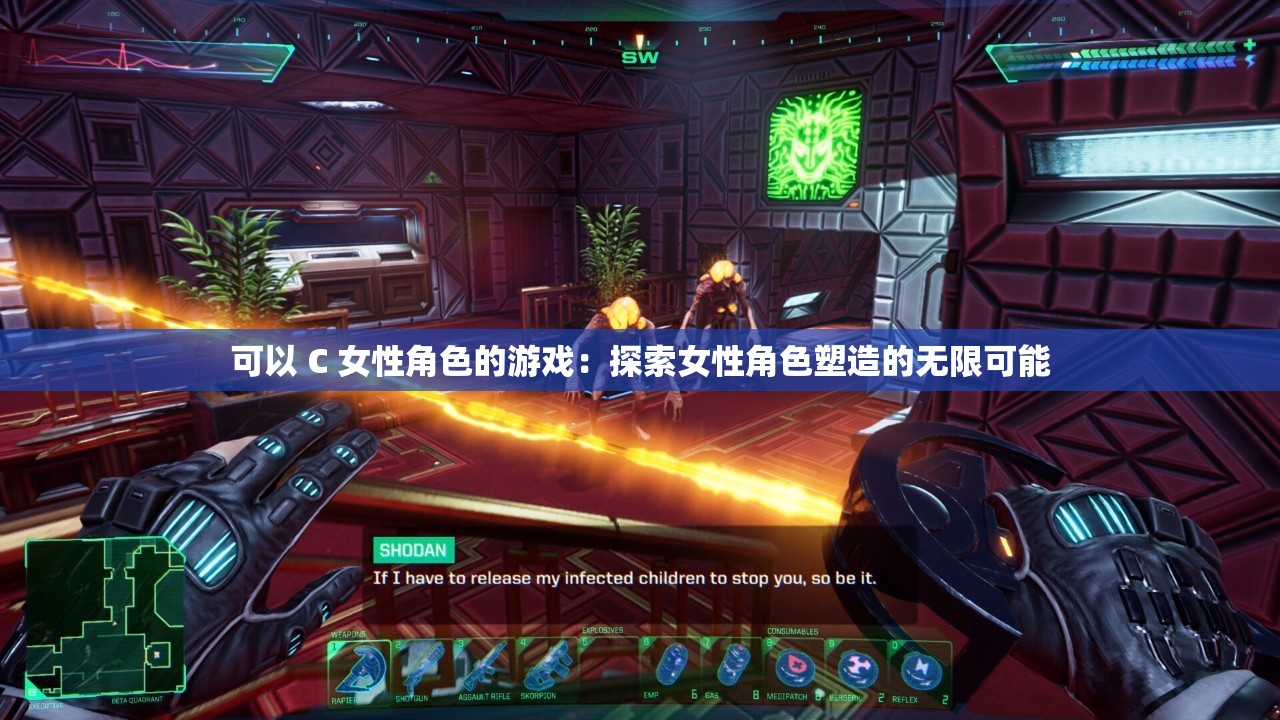The height and width of the screenshot is (720, 1280).
Task: Click the SW compass heading marker
Action: click(x=640, y=57)
